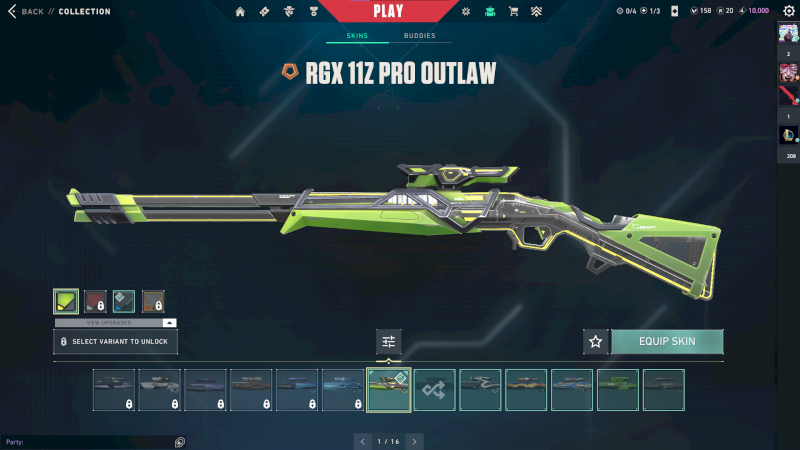This screenshot has height=450, width=800.
Task: Open settings with the gear icon
Action: (x=788, y=11)
